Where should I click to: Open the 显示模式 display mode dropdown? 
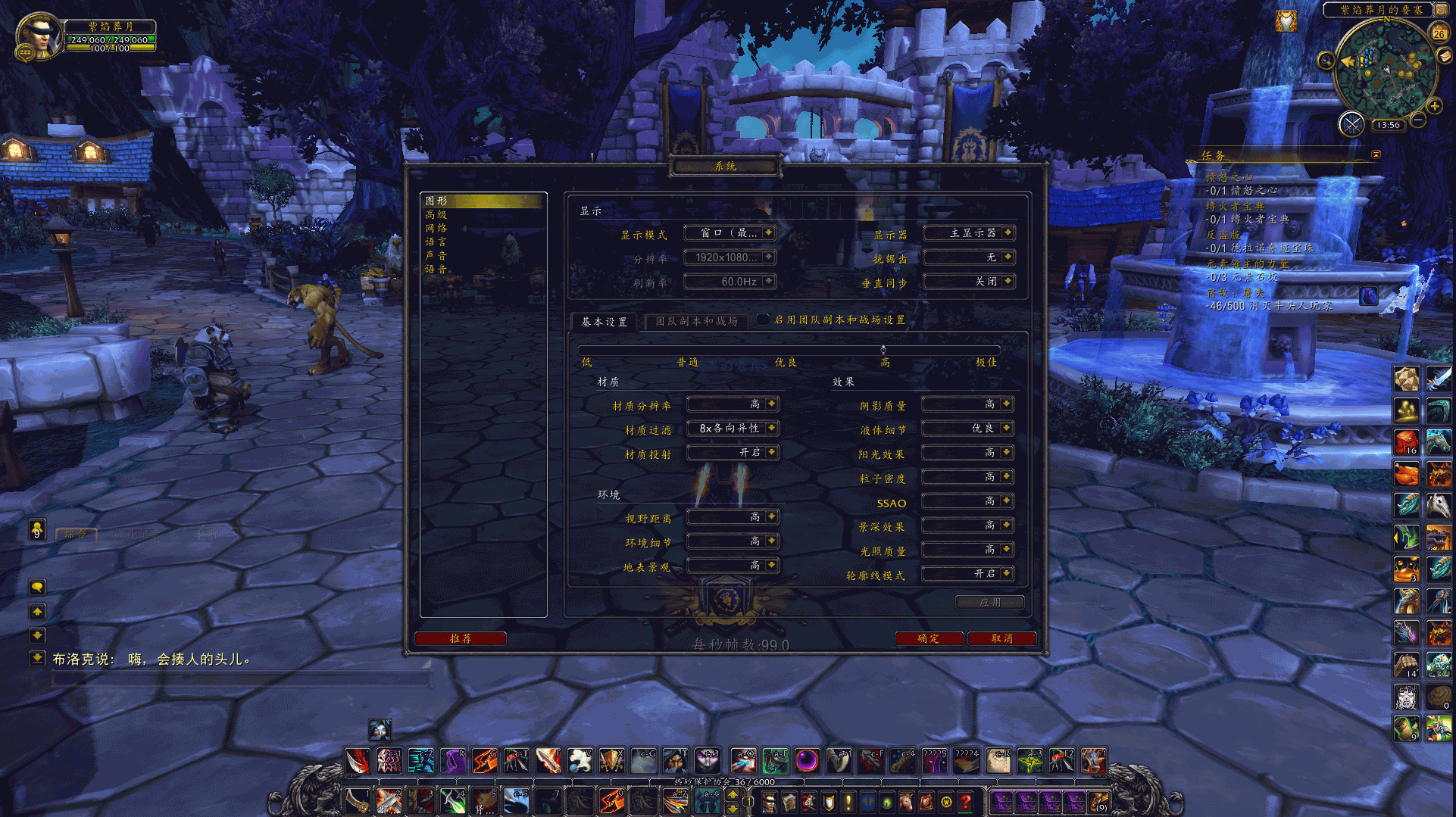click(x=730, y=233)
